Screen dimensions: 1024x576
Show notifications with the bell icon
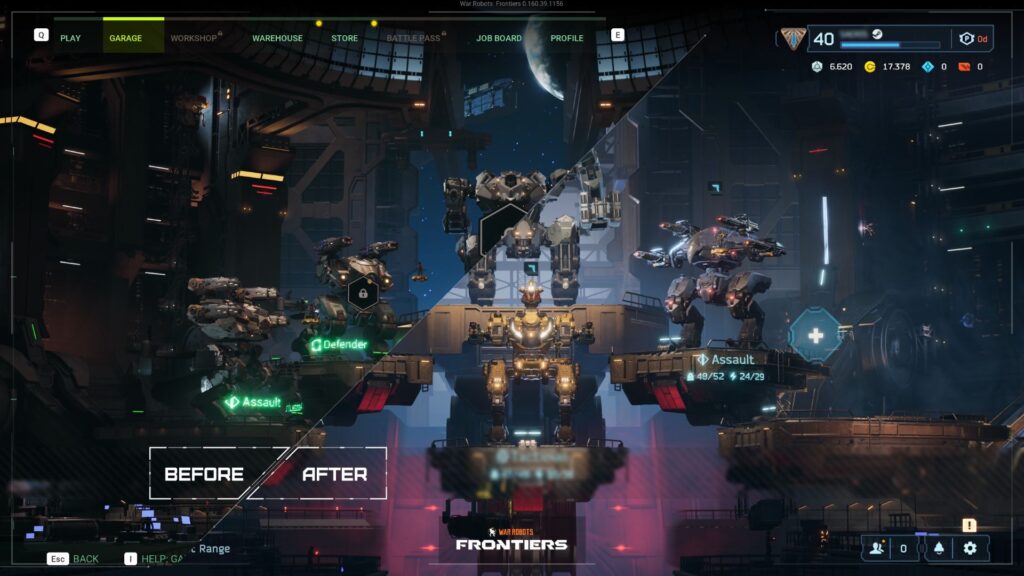(938, 548)
